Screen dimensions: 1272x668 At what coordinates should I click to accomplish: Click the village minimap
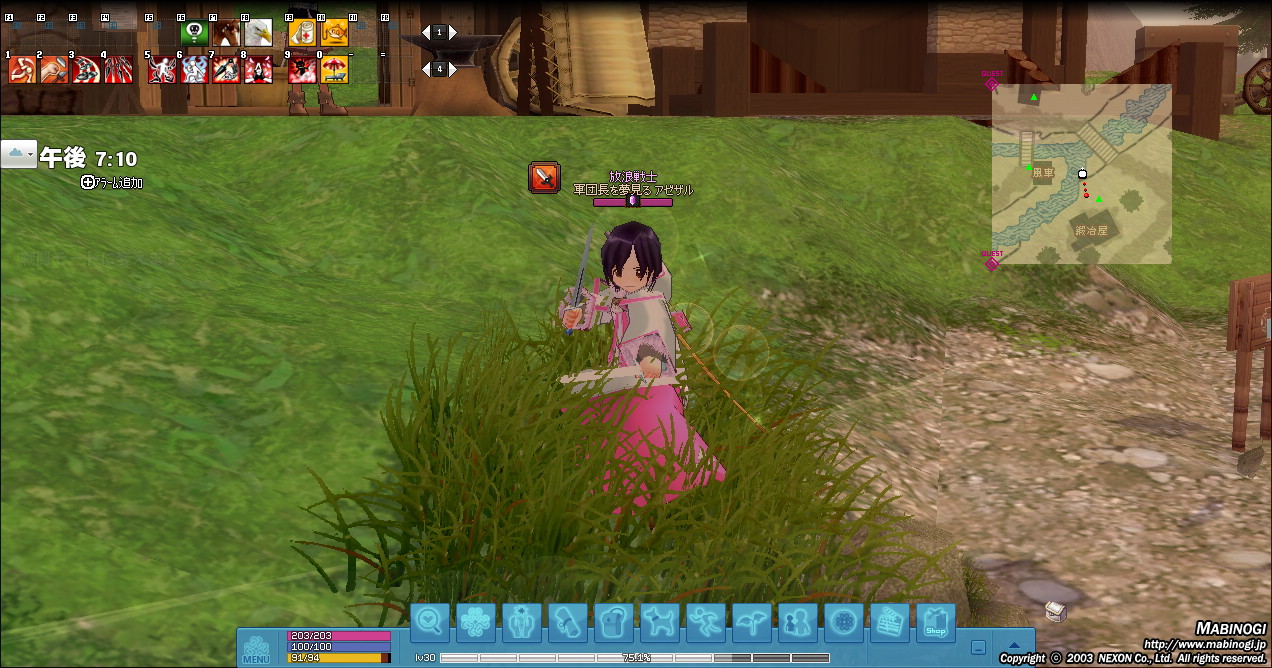[1081, 174]
